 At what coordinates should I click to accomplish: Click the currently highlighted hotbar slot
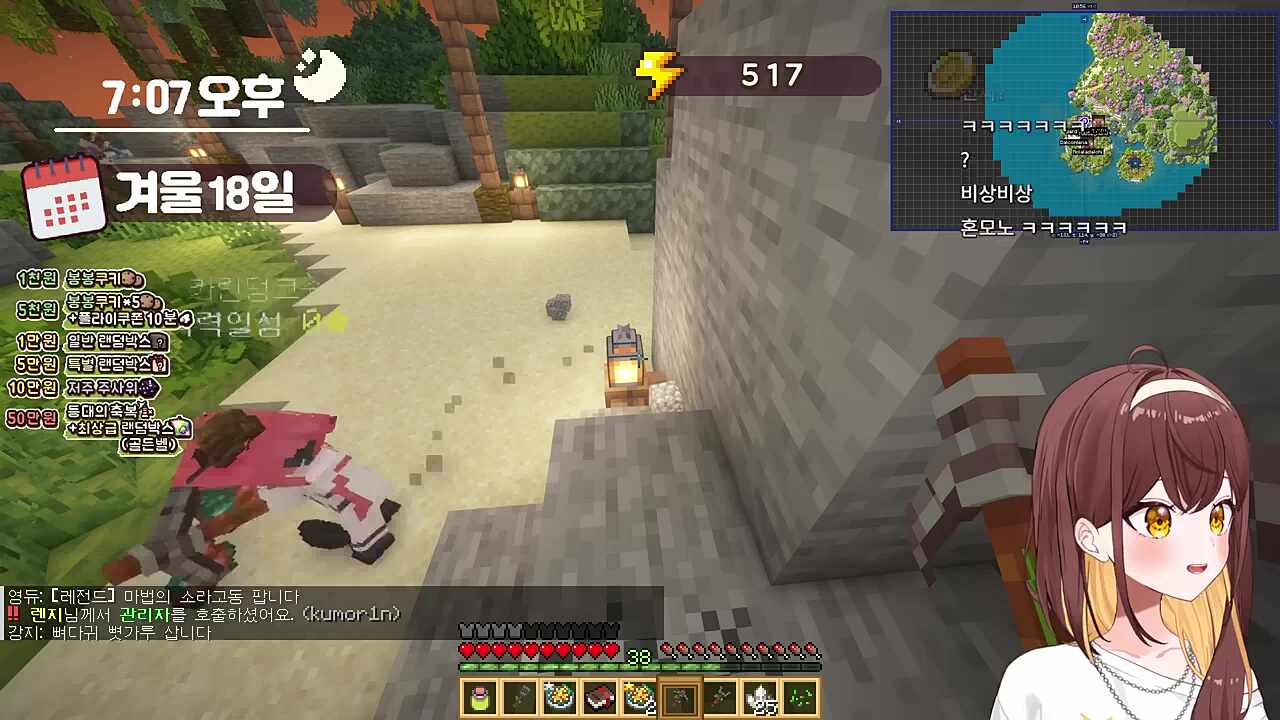[x=680, y=698]
